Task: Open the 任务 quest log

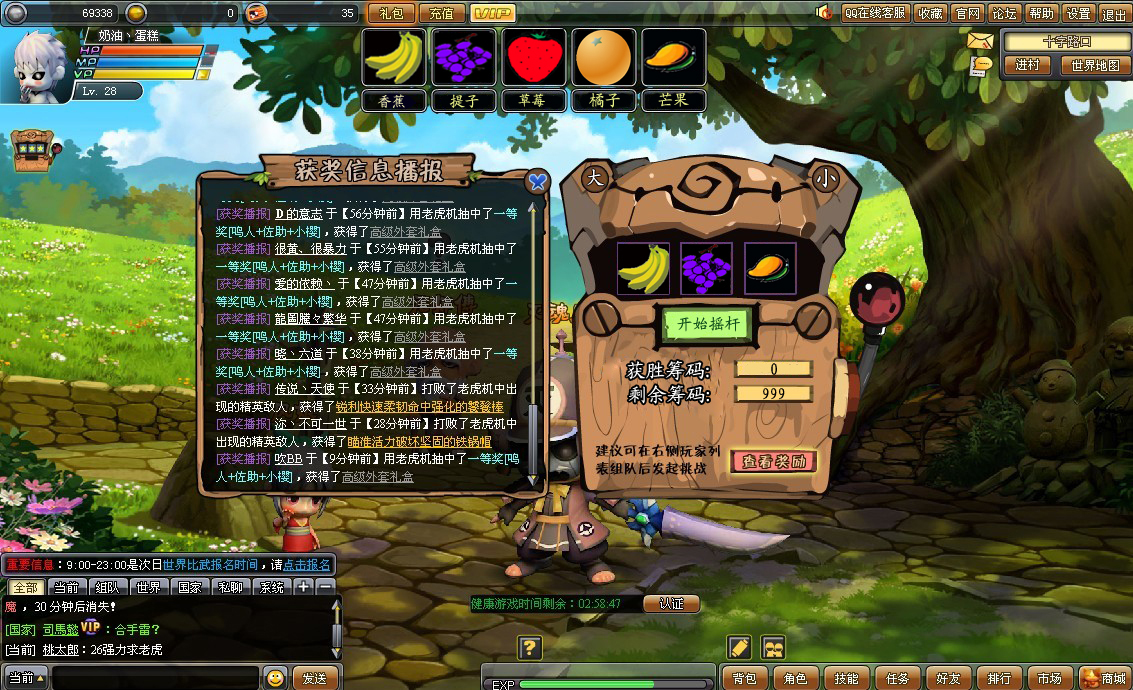Action: coord(897,678)
